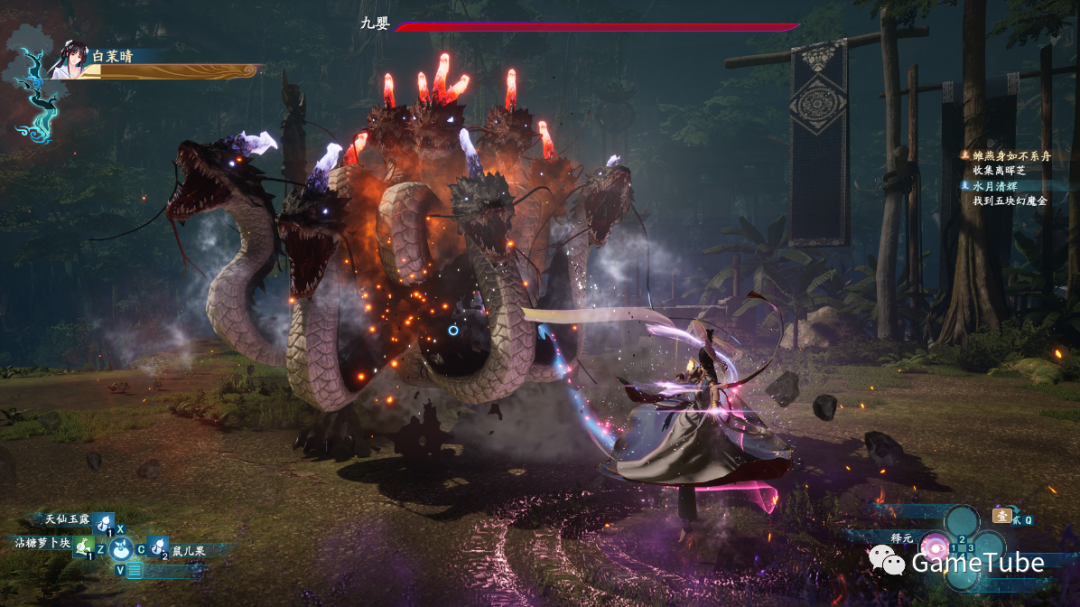Select the 水月清辉 side quest tracker
The height and width of the screenshot is (607, 1080).
(1003, 186)
